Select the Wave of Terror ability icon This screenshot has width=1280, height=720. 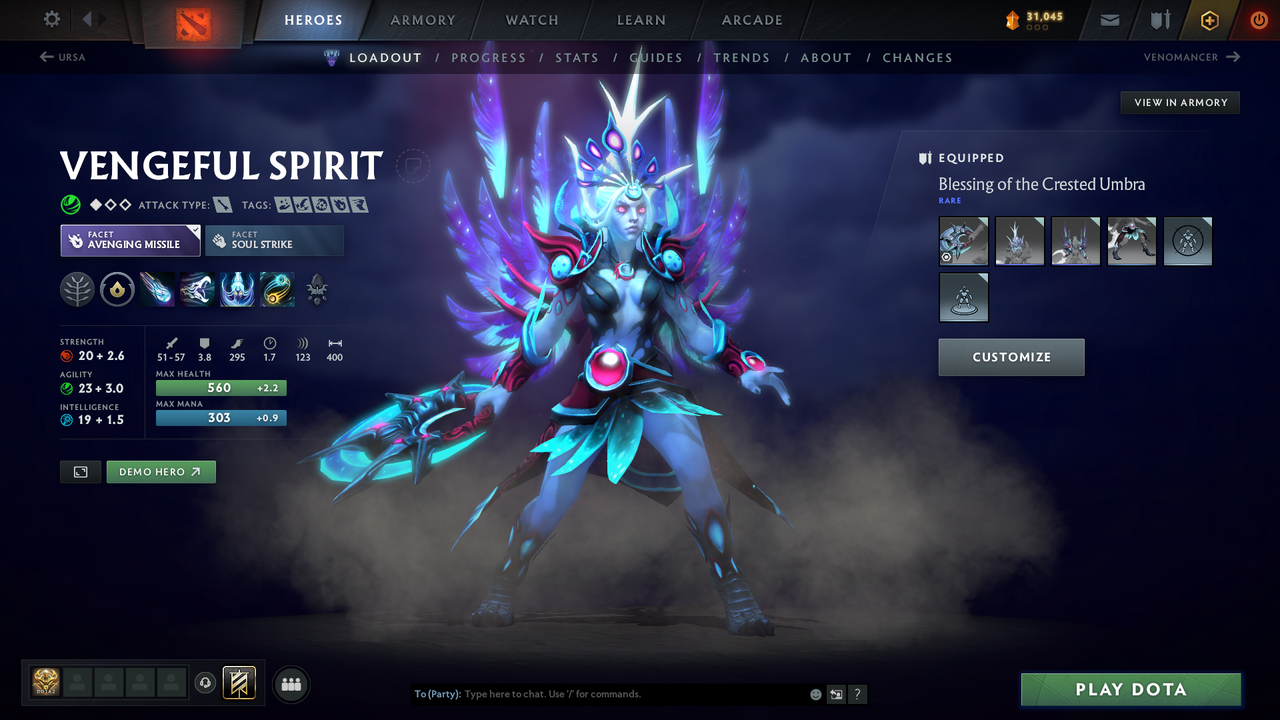pos(196,290)
